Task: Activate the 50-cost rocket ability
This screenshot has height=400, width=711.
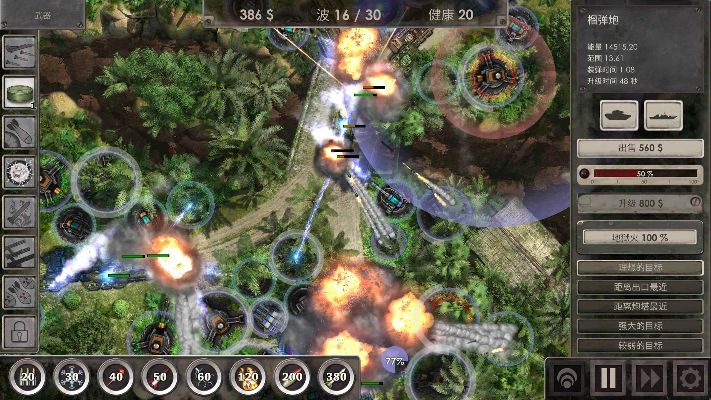Action: 159,378
